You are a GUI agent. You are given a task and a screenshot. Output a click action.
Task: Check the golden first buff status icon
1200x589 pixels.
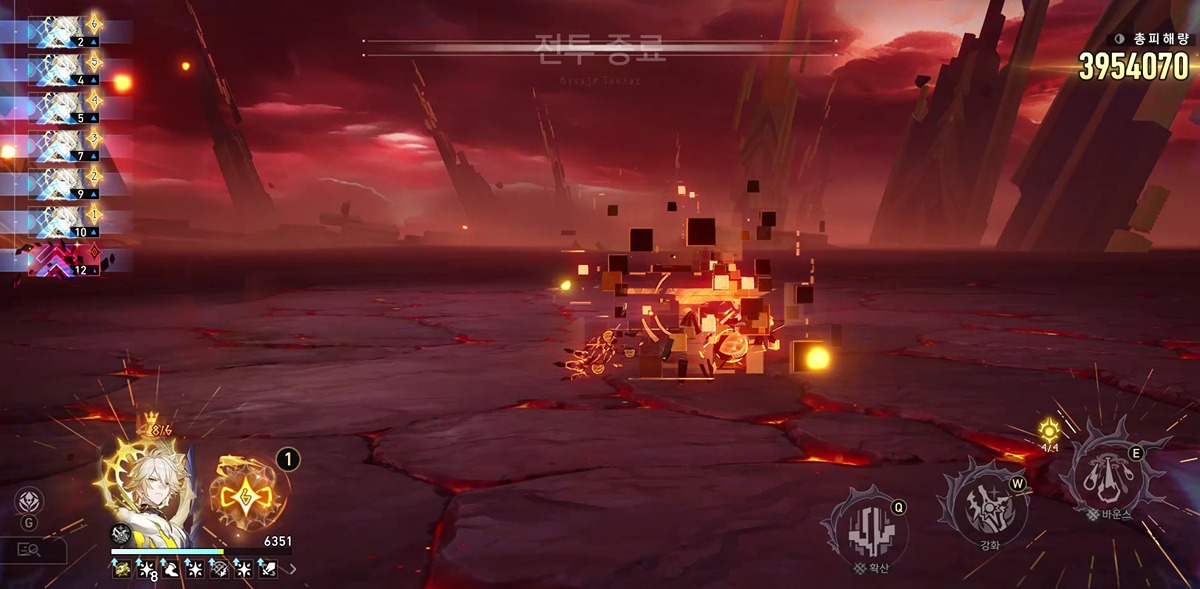click(x=121, y=569)
